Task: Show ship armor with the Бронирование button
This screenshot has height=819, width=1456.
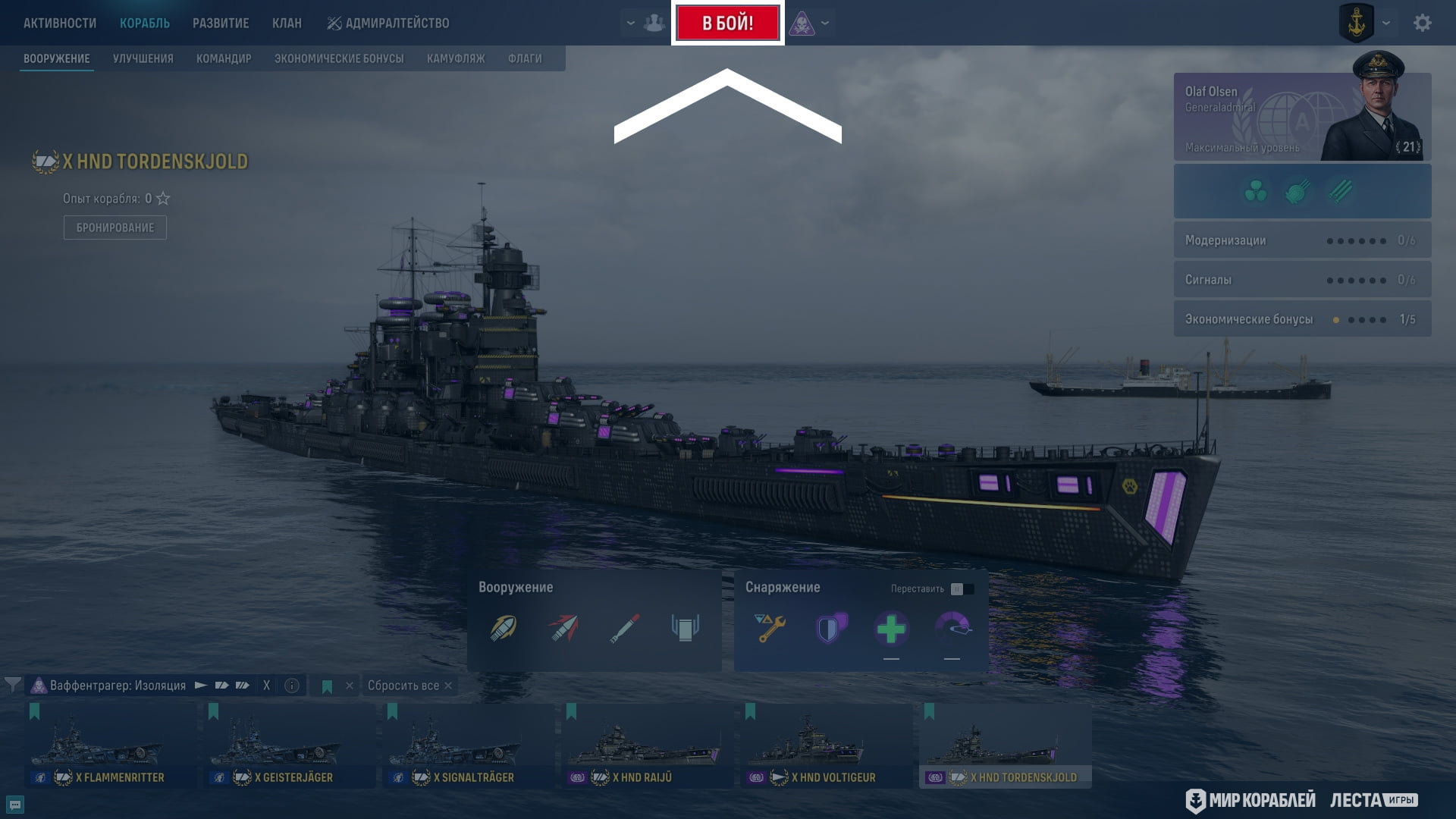Action: (115, 227)
